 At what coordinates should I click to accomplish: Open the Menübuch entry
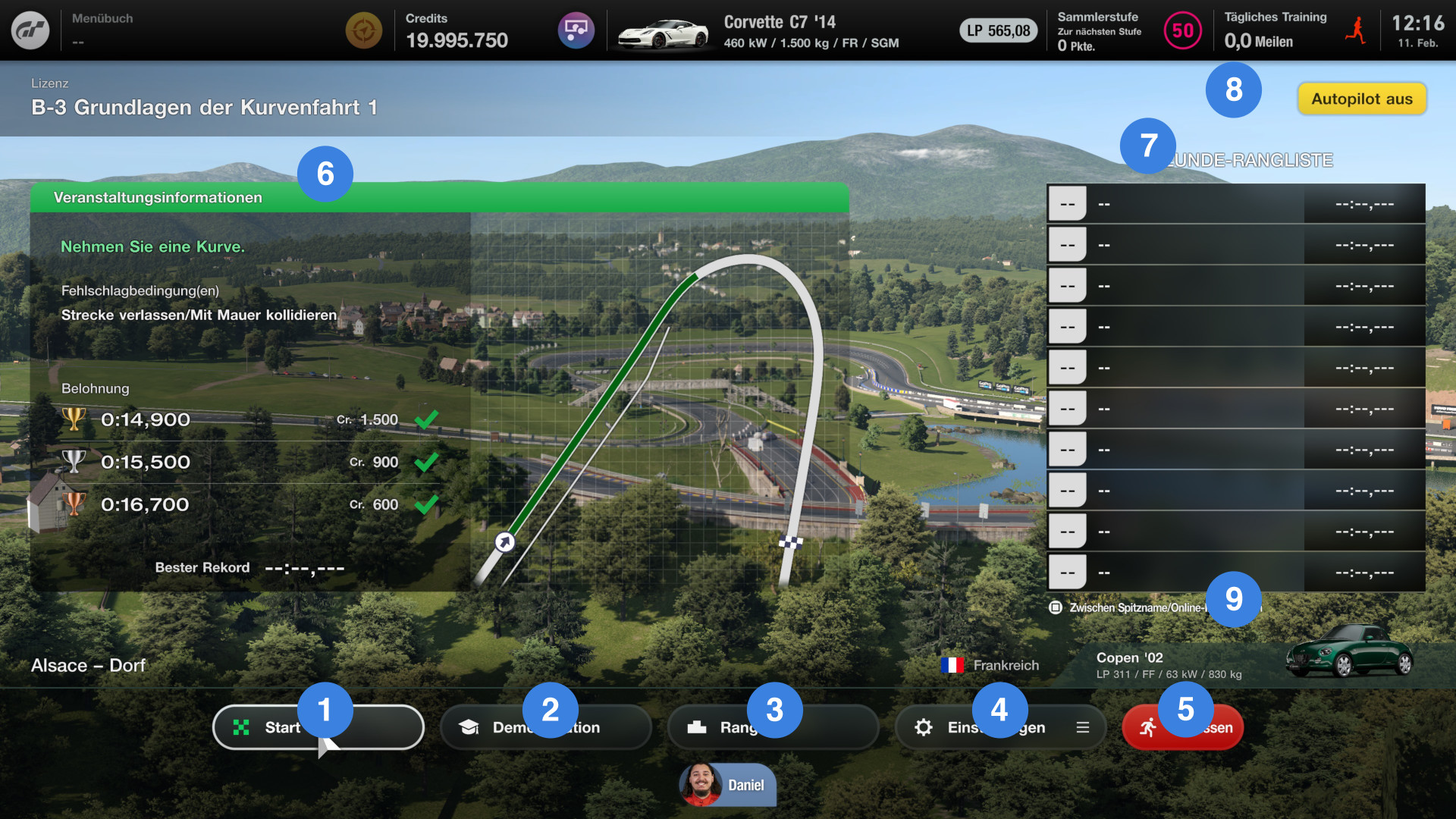(x=102, y=29)
